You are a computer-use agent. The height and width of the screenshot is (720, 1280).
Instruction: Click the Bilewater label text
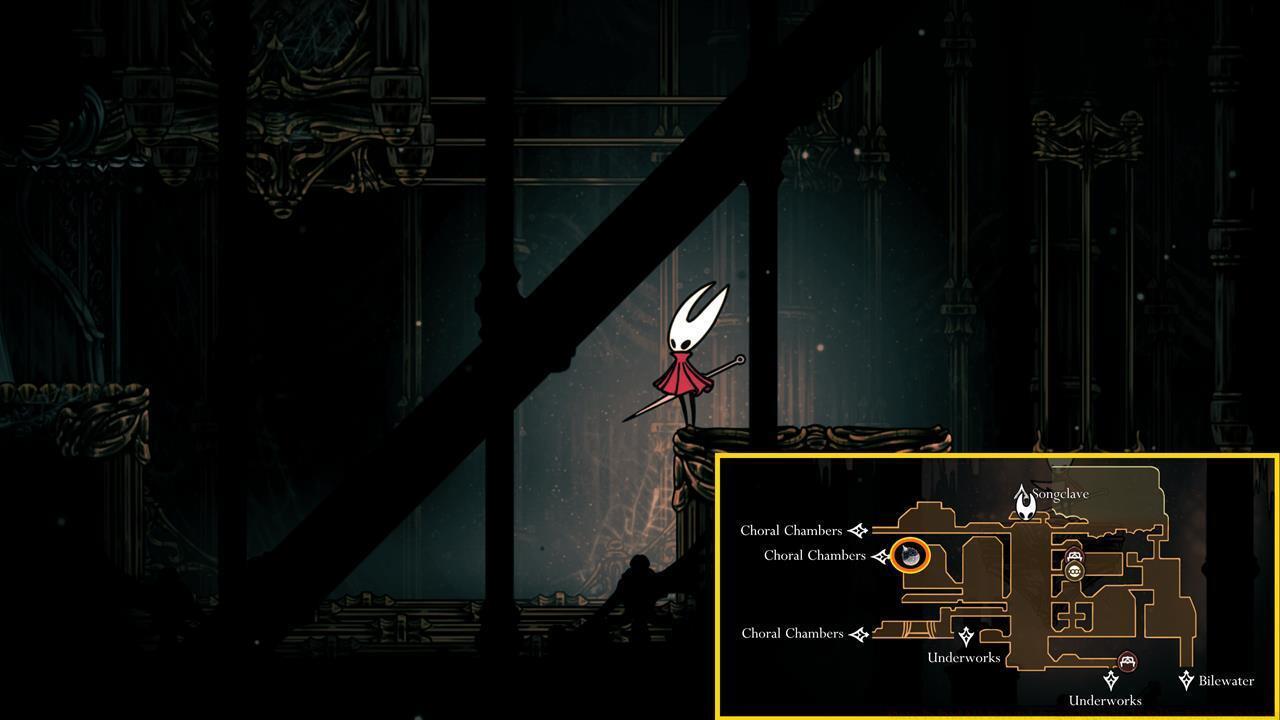tap(1225, 681)
